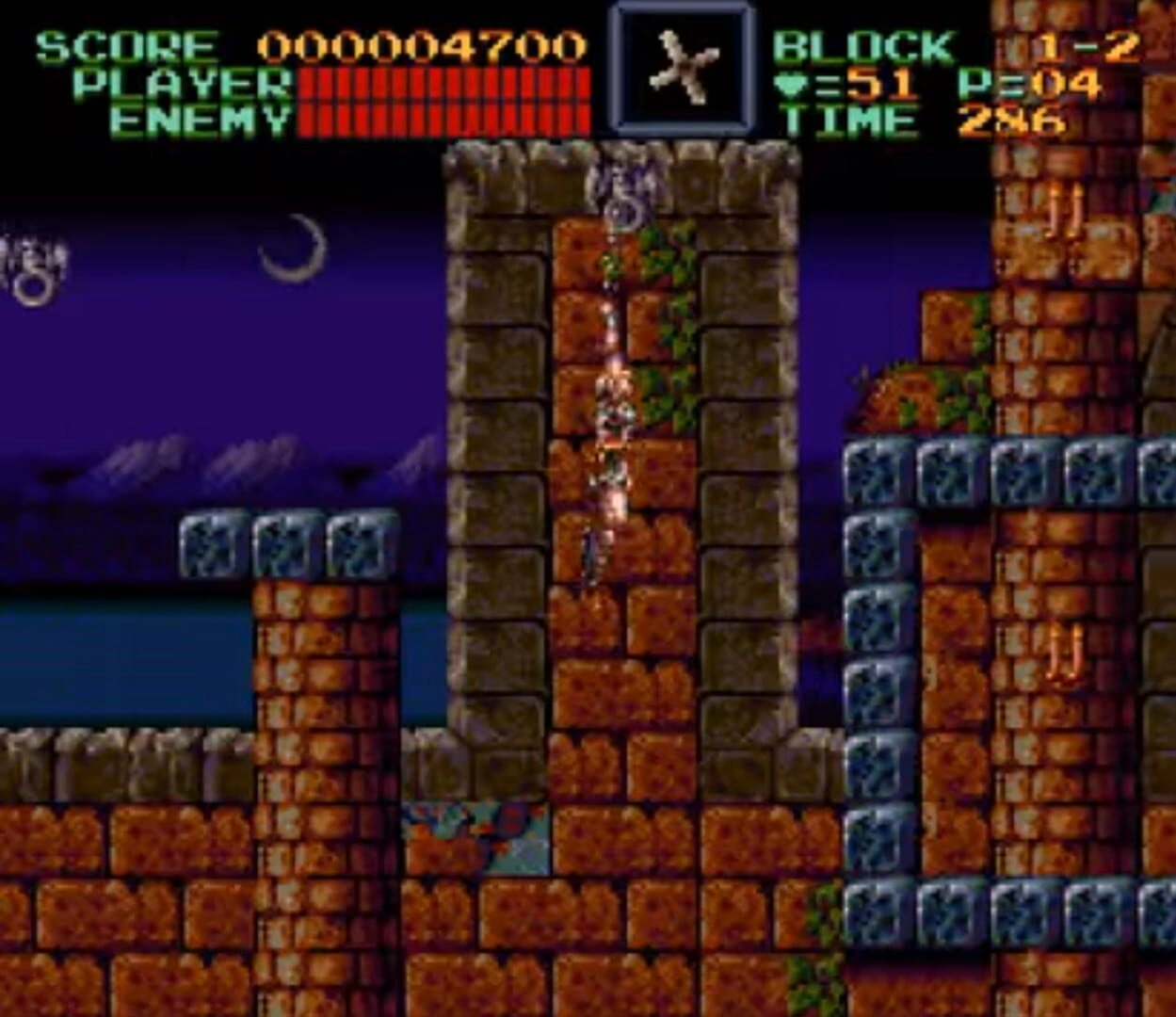Screen dimensions: 1176x1017
Task: Select the cross boomerang sub-weapon box
Action: click(x=682, y=68)
